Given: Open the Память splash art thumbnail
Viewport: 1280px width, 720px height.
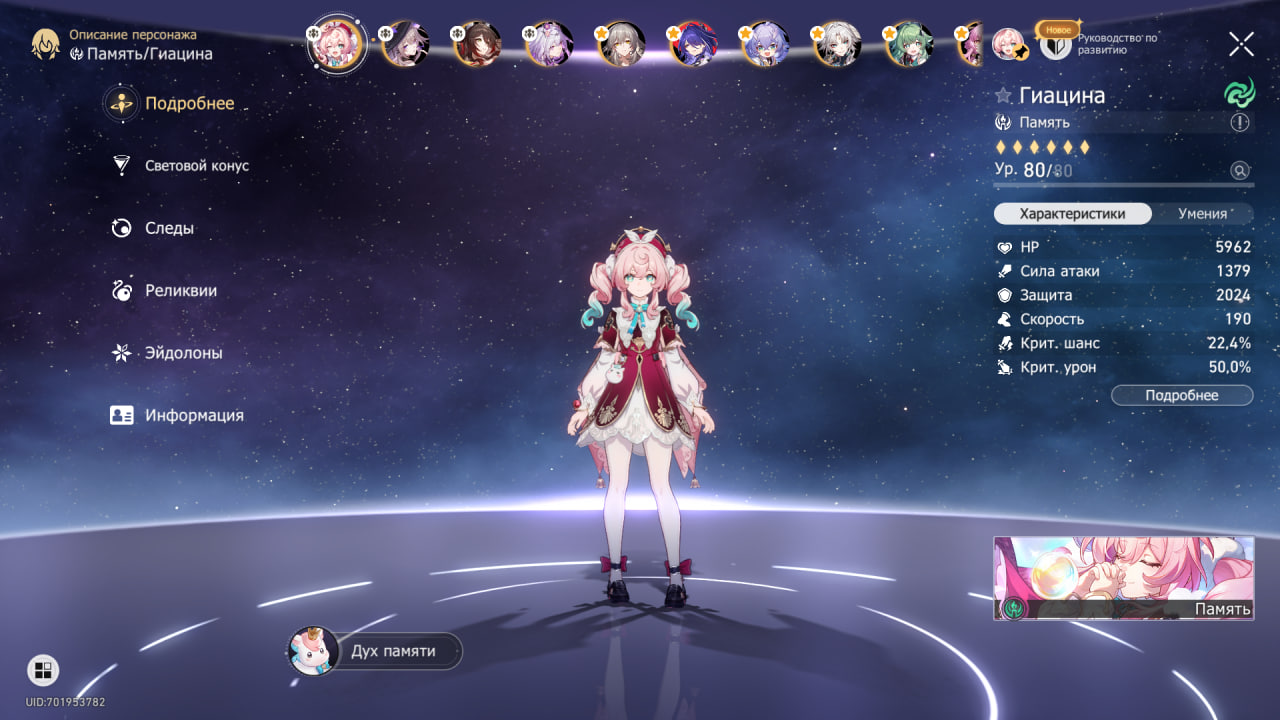Looking at the screenshot, I should click(x=1122, y=578).
